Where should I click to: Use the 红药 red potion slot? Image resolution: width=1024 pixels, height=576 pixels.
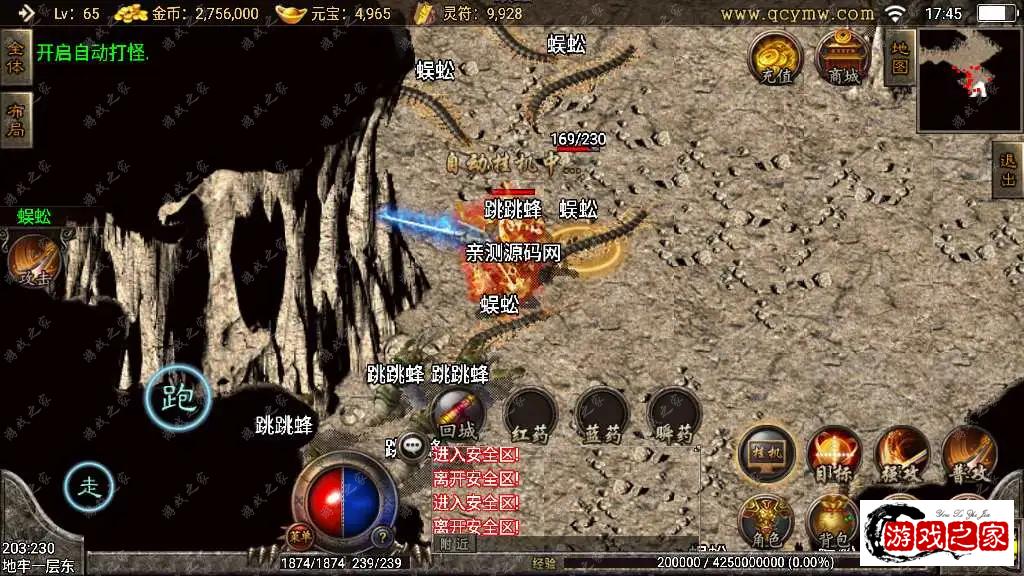pyautogui.click(x=530, y=413)
